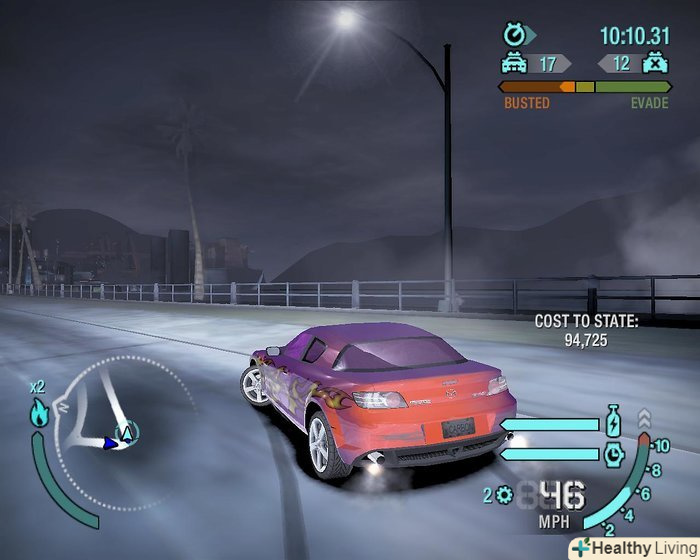This screenshot has width=700, height=560.
Task: Select the police cars in pursuit icon
Action: coord(514,64)
